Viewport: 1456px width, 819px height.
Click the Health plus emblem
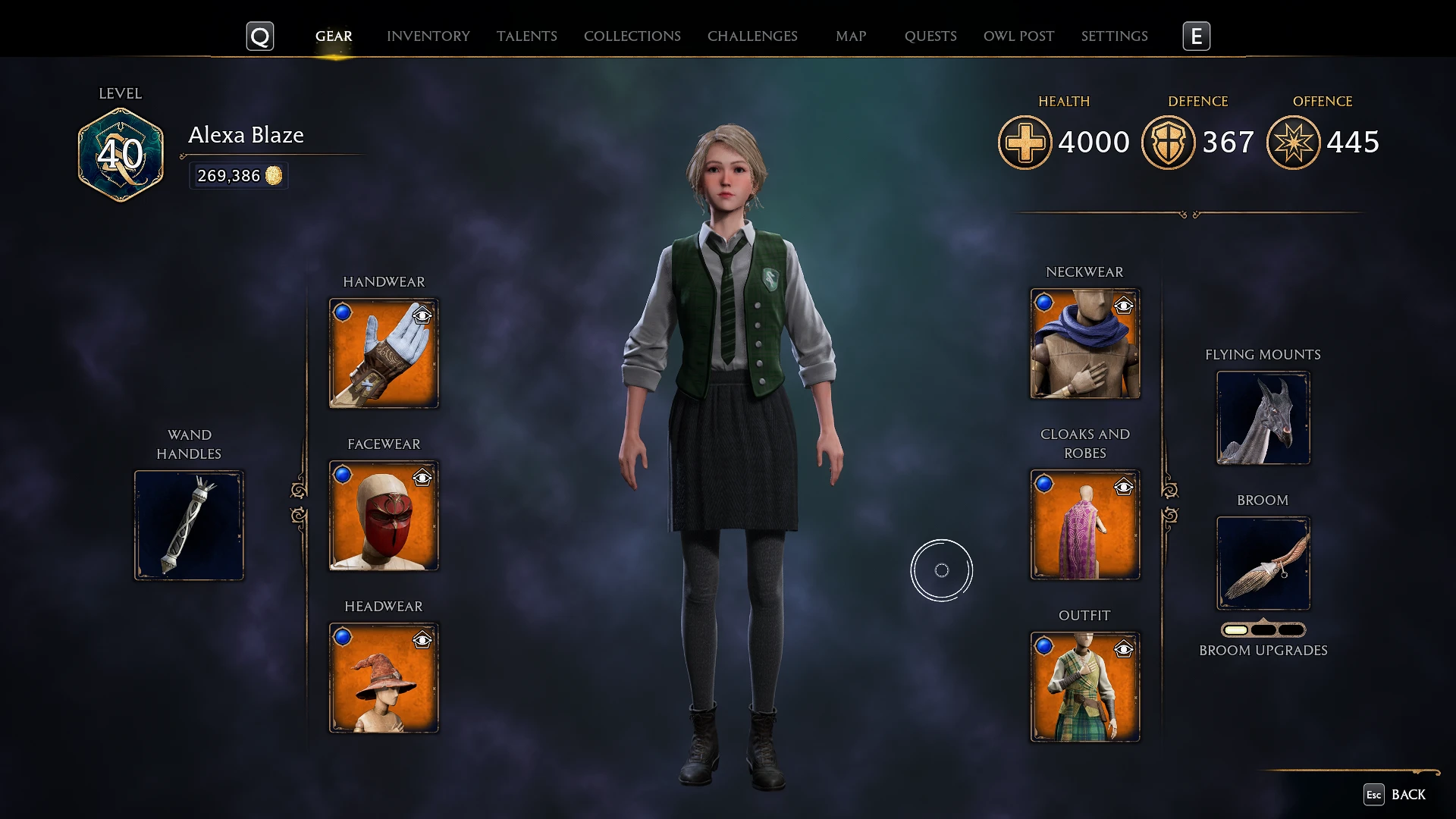[x=1025, y=142]
